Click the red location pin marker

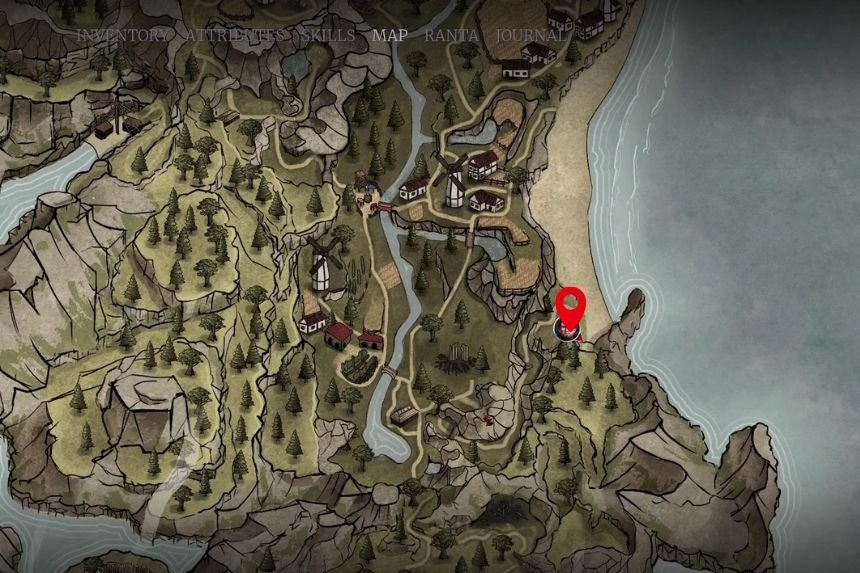pyautogui.click(x=570, y=306)
